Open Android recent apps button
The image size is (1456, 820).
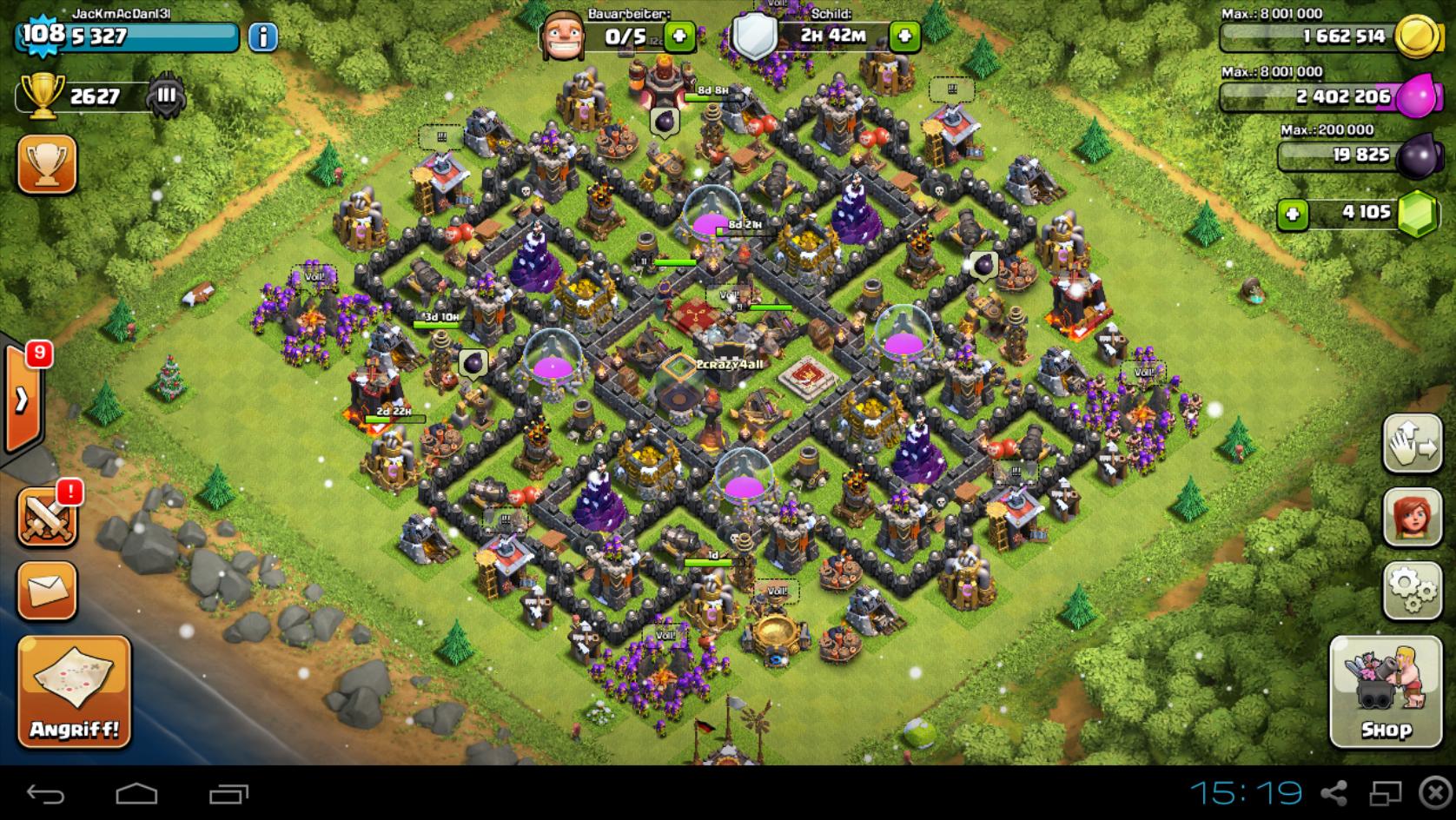228,793
